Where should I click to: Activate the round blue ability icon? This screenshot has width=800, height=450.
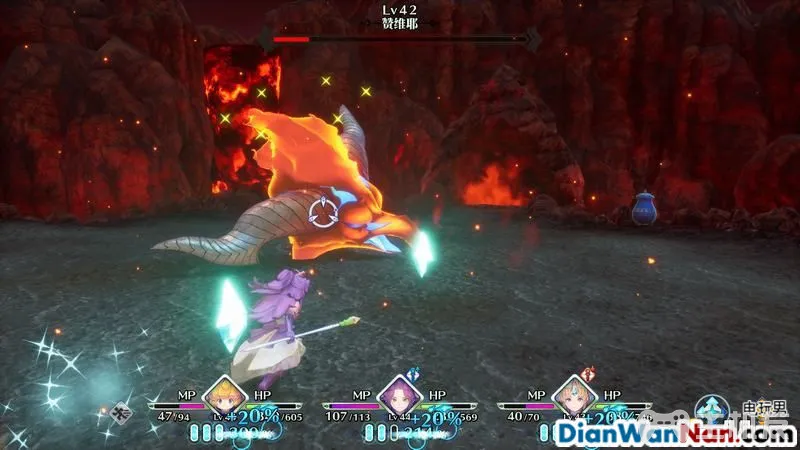coord(712,410)
